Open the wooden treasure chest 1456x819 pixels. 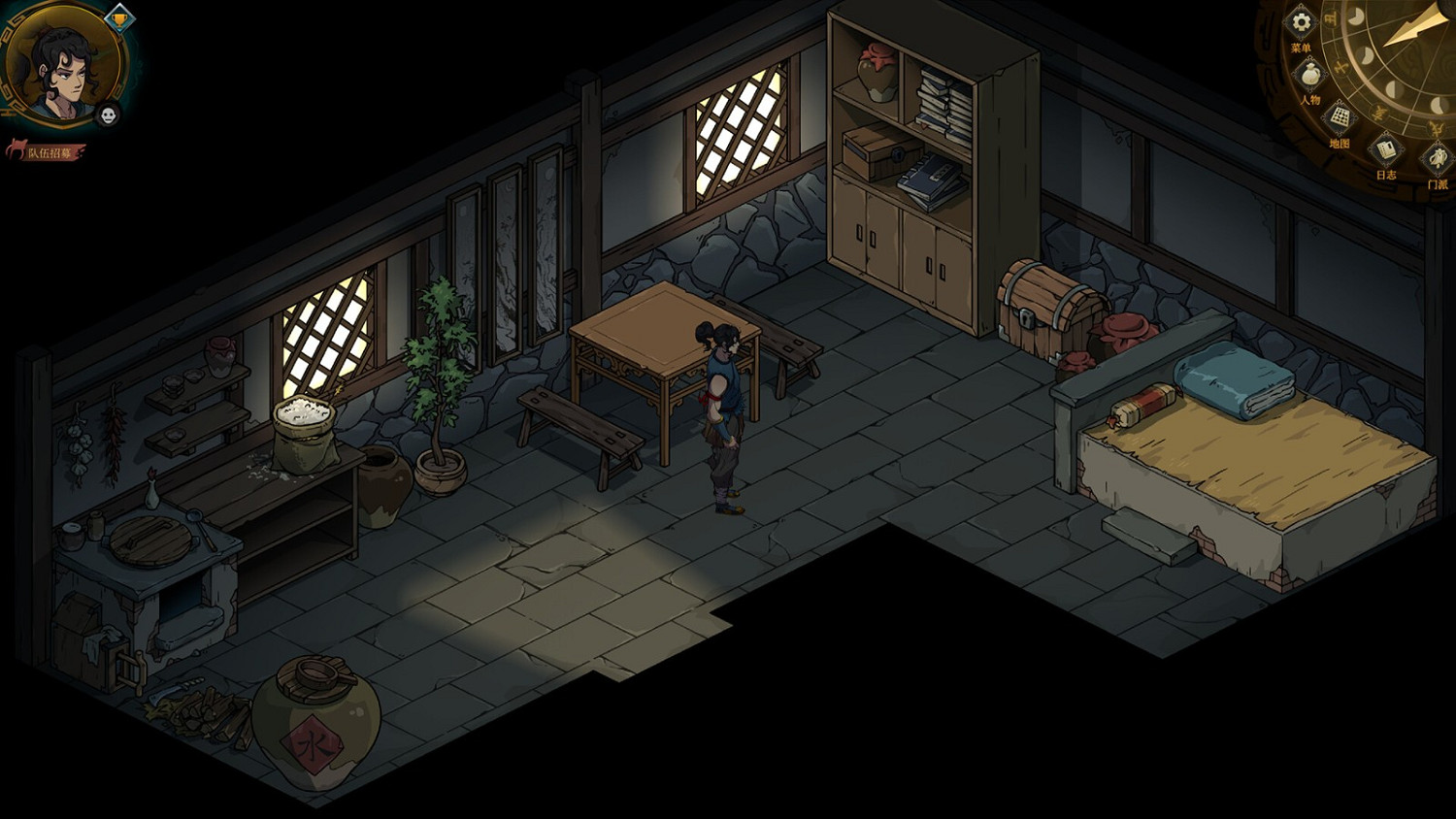(1045, 311)
